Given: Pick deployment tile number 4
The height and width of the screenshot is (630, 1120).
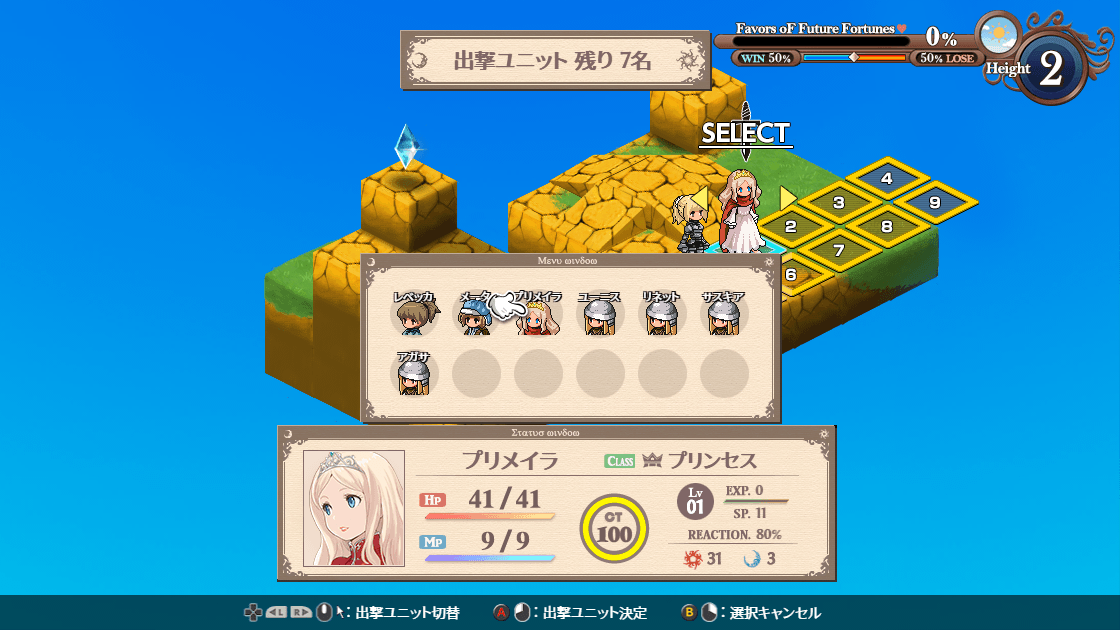Looking at the screenshot, I should pyautogui.click(x=887, y=179).
